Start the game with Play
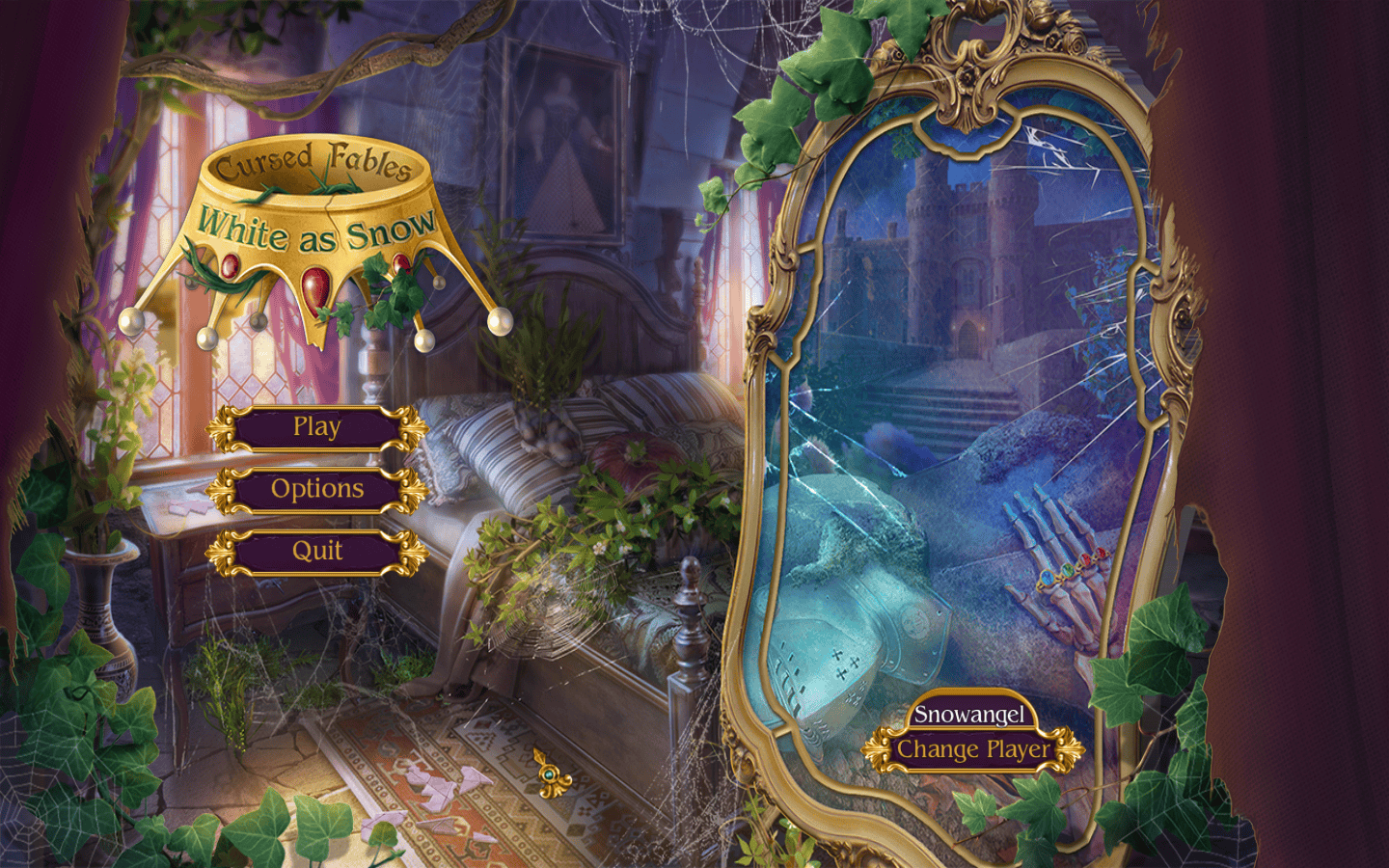 click(x=316, y=427)
